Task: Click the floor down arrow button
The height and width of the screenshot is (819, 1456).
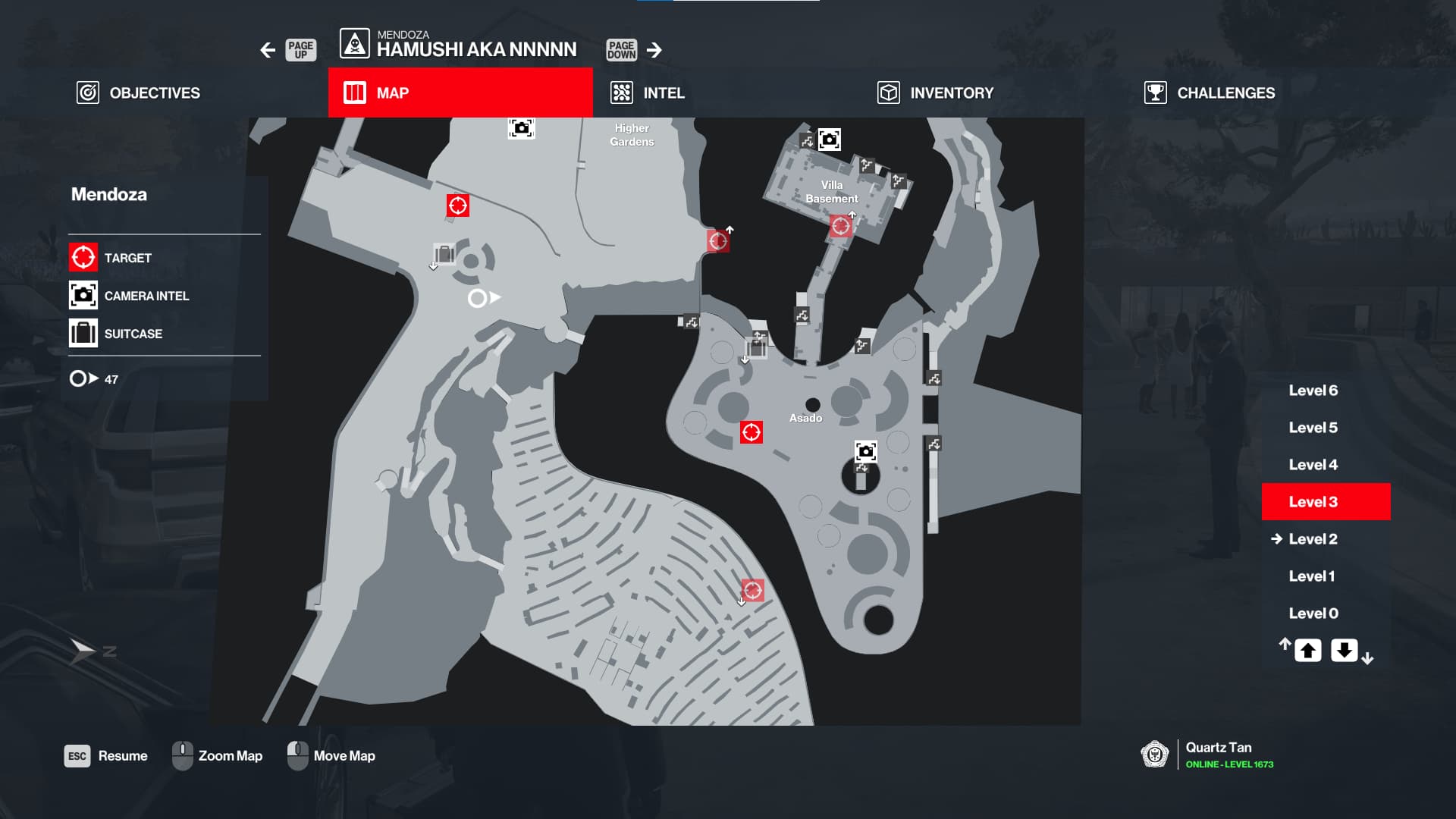Action: click(1344, 651)
